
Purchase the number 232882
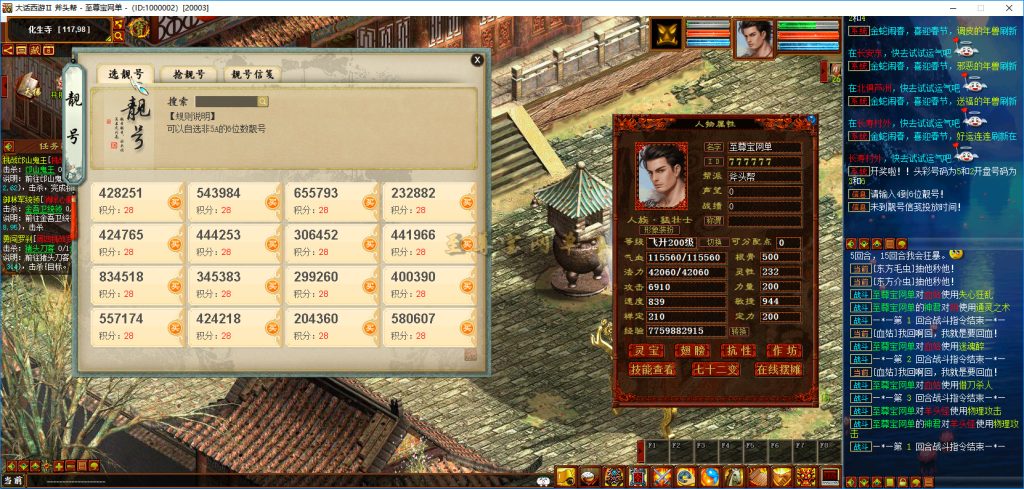pyautogui.click(x=466, y=201)
